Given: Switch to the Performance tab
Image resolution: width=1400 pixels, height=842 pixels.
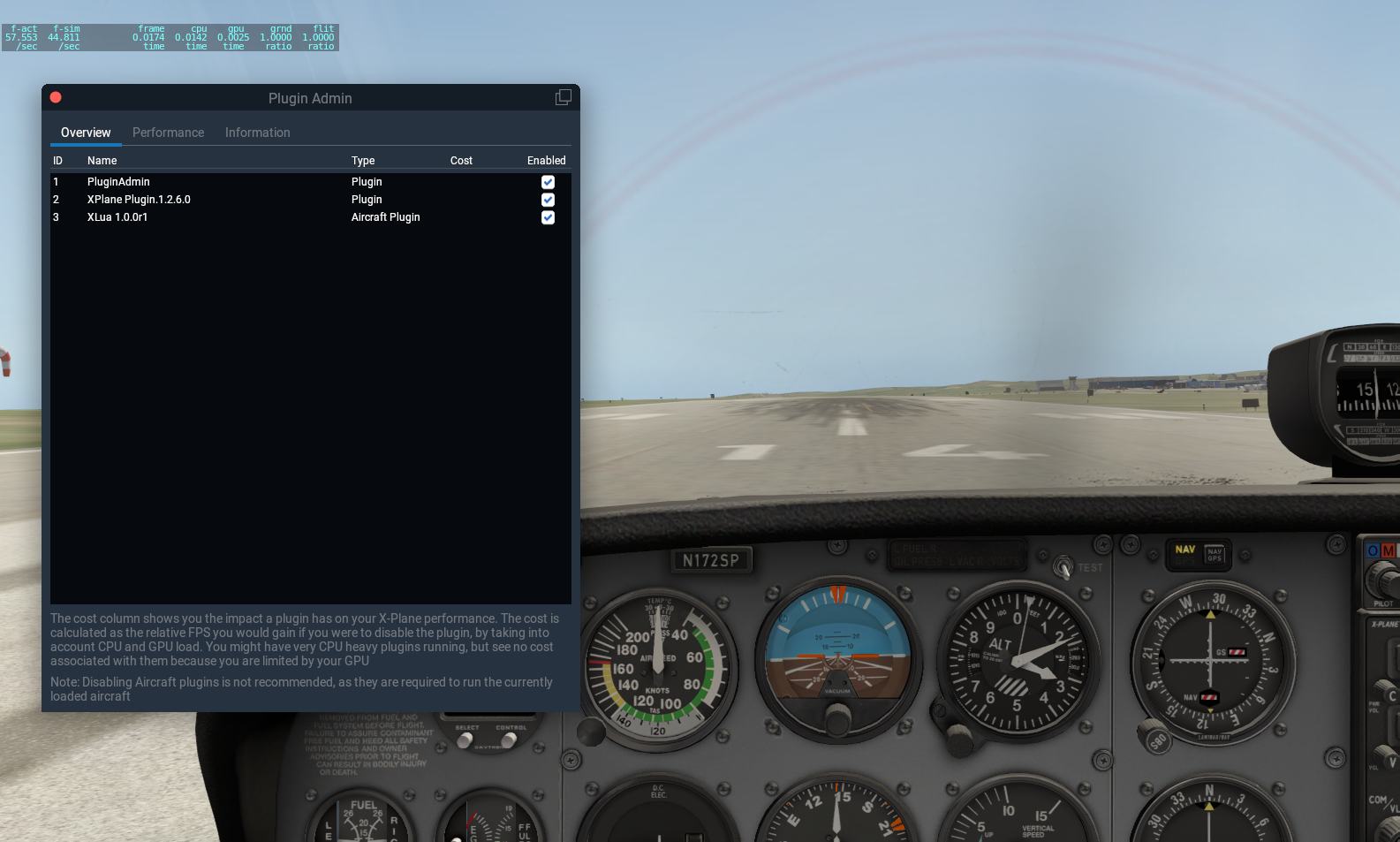Looking at the screenshot, I should pos(168,133).
